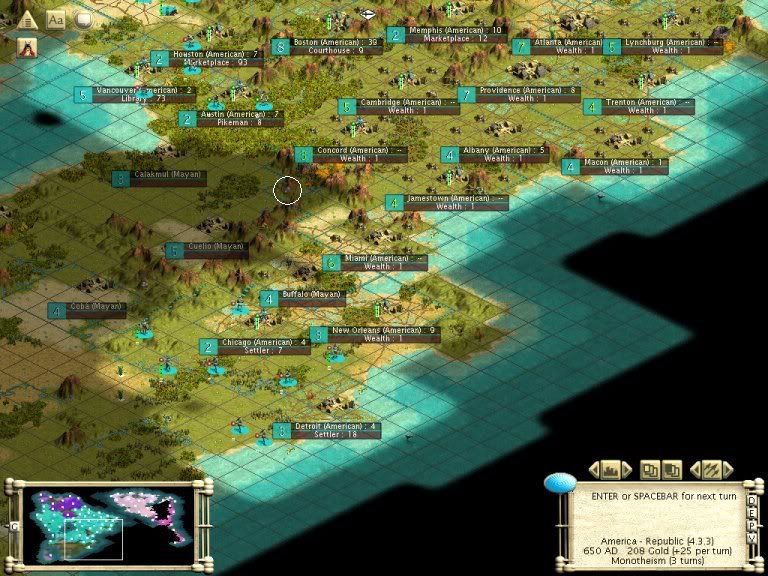Click the dark overlapping squares button

671,469
